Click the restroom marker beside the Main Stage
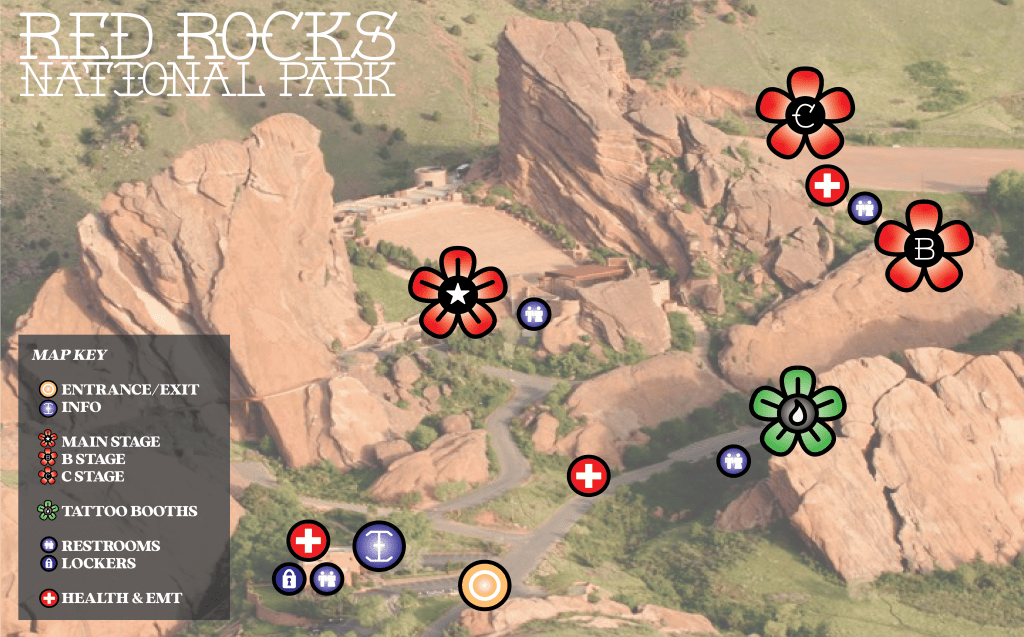Image resolution: width=1024 pixels, height=637 pixels. 534,313
